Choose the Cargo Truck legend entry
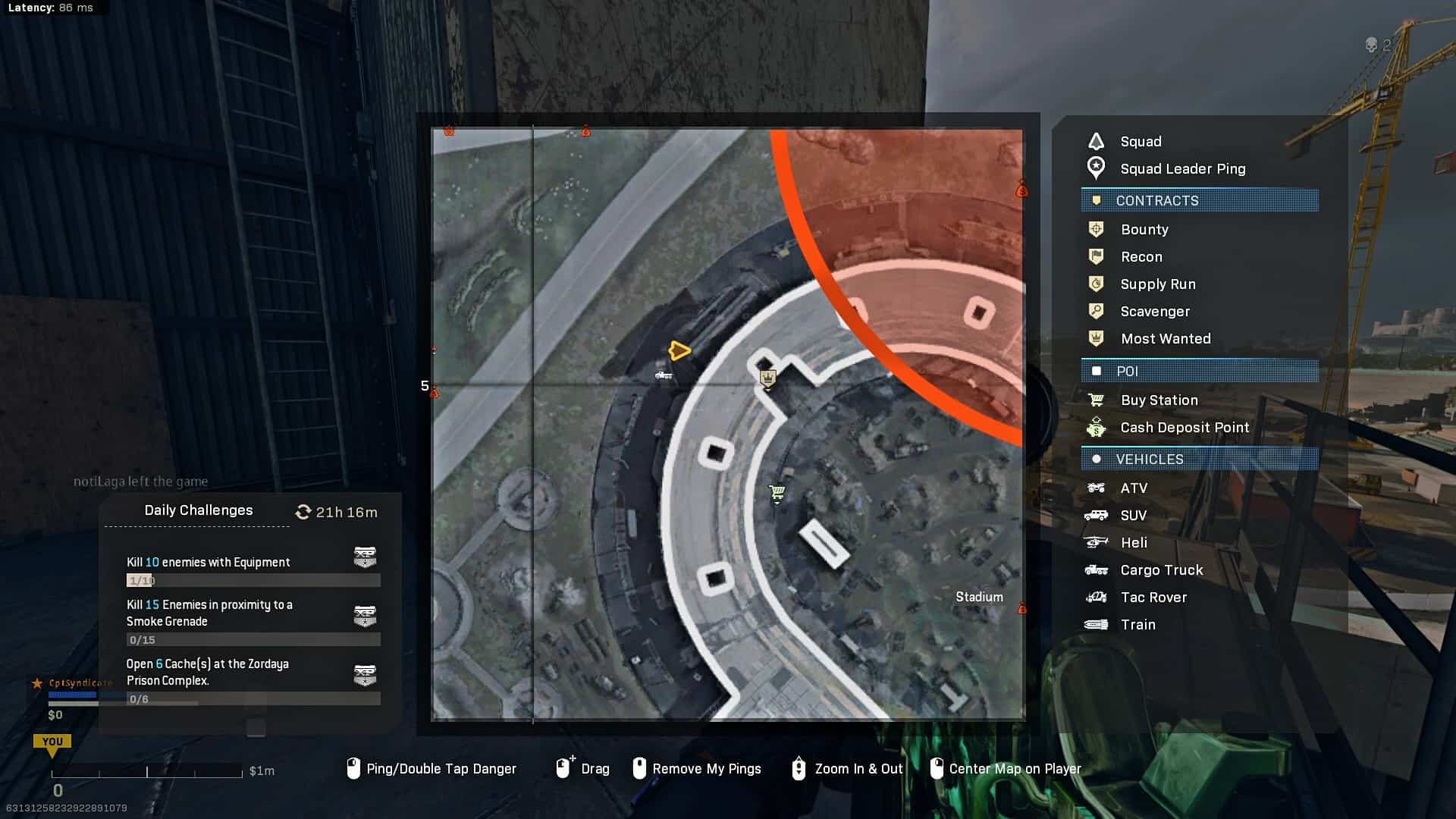This screenshot has height=819, width=1456. point(1161,570)
